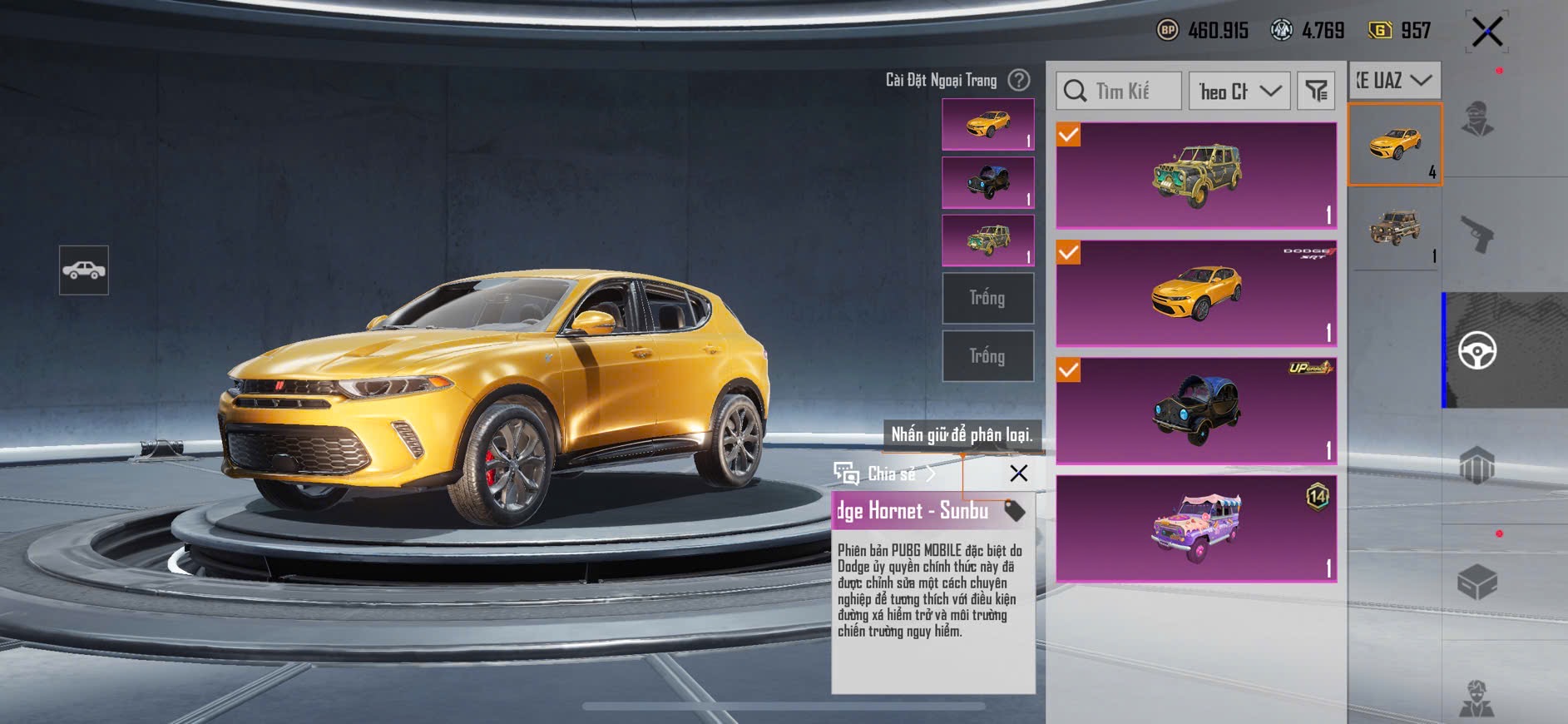
Task: Select the yellow Dodge Hornet skin card
Action: coord(1196,293)
